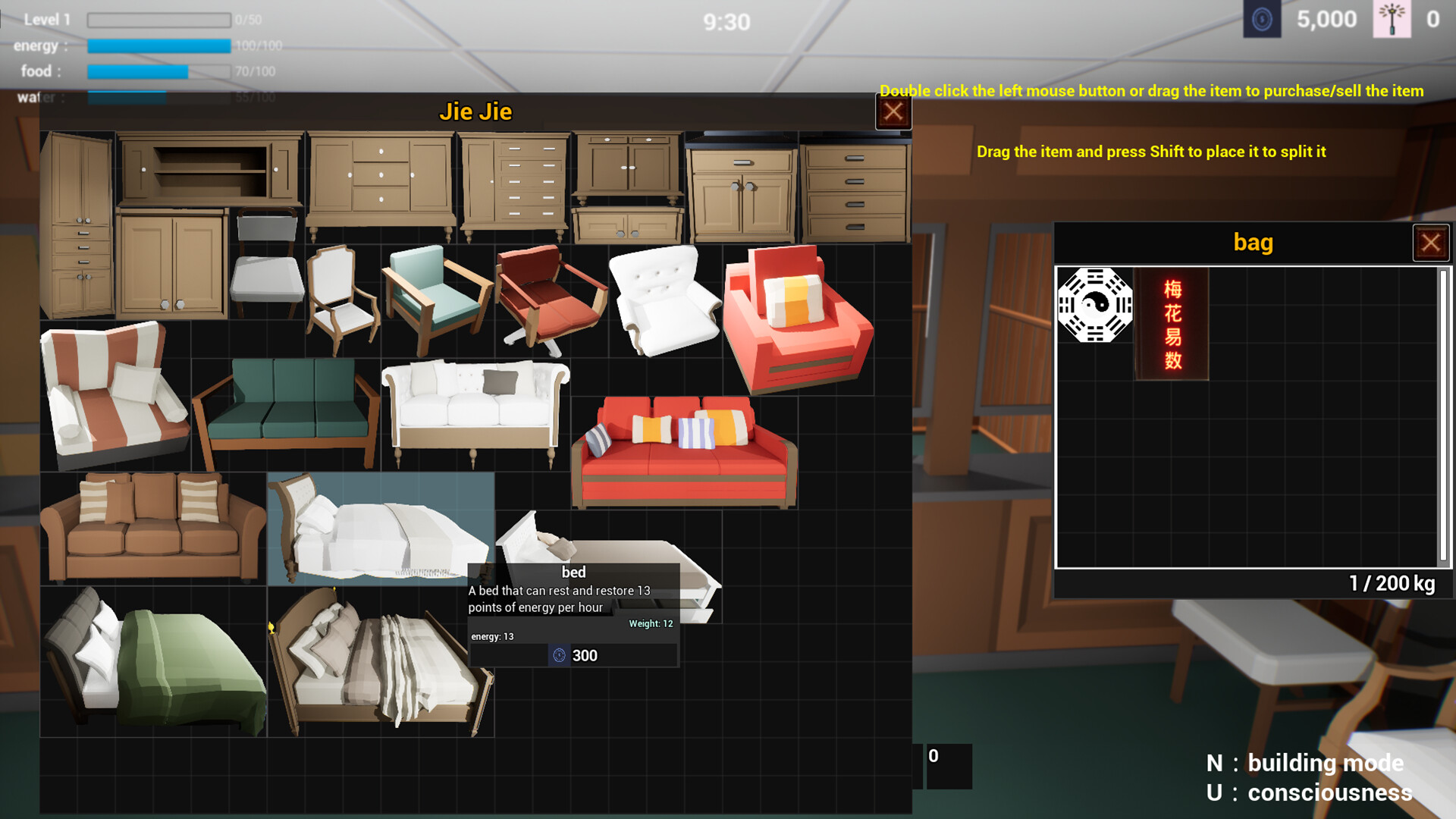Select the brown three-seat couch
Screen dimensions: 1456x819
coord(152,527)
